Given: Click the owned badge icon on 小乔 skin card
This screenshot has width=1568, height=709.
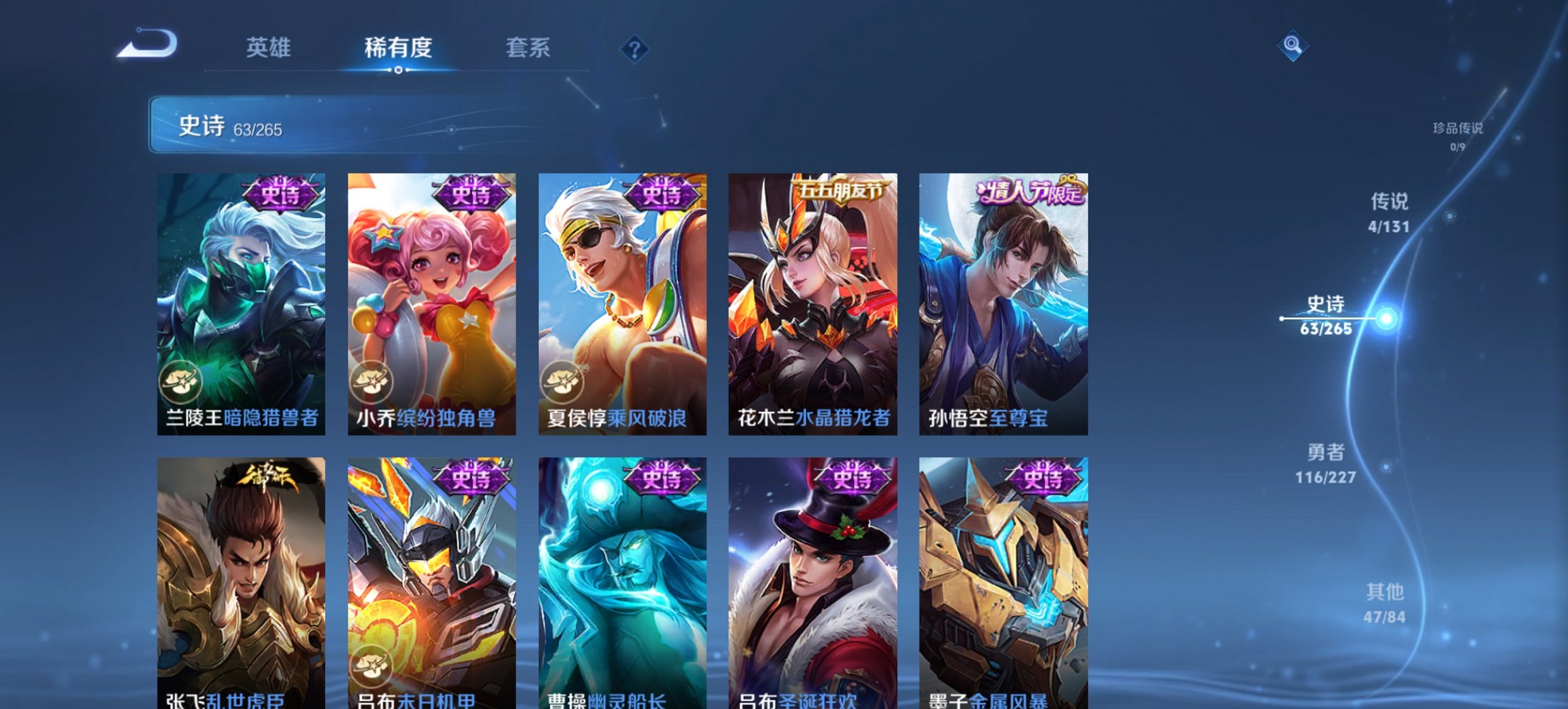Looking at the screenshot, I should click(x=373, y=382).
